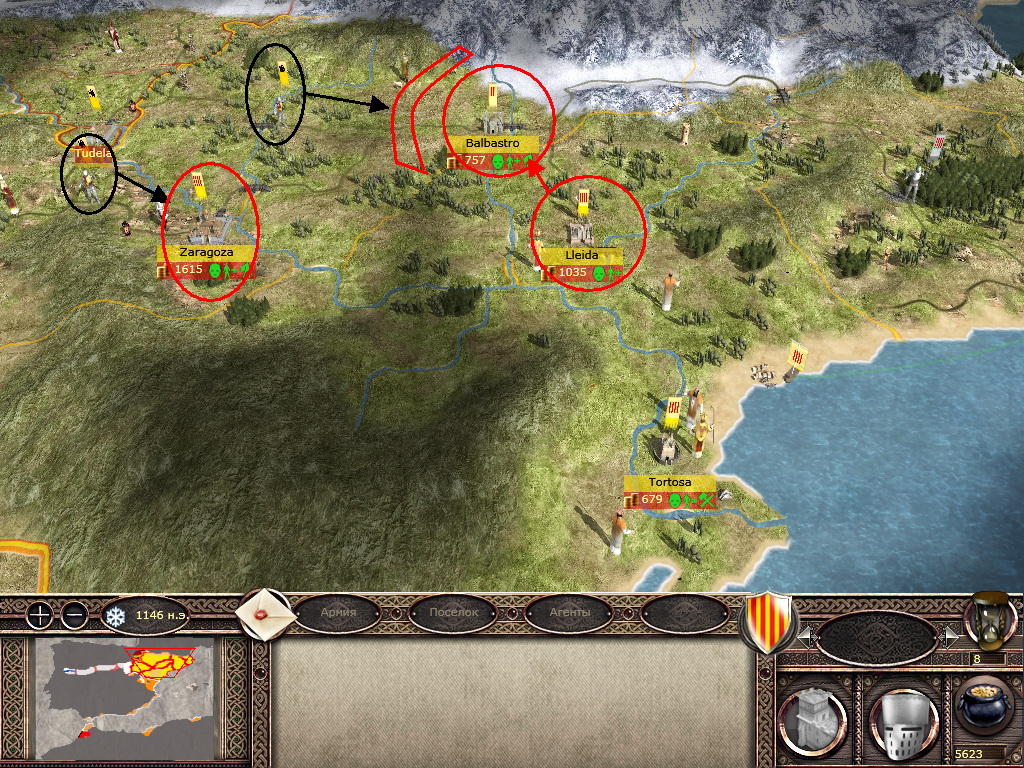End the turn with the hourglass button
The height and width of the screenshot is (768, 1024).
[988, 620]
